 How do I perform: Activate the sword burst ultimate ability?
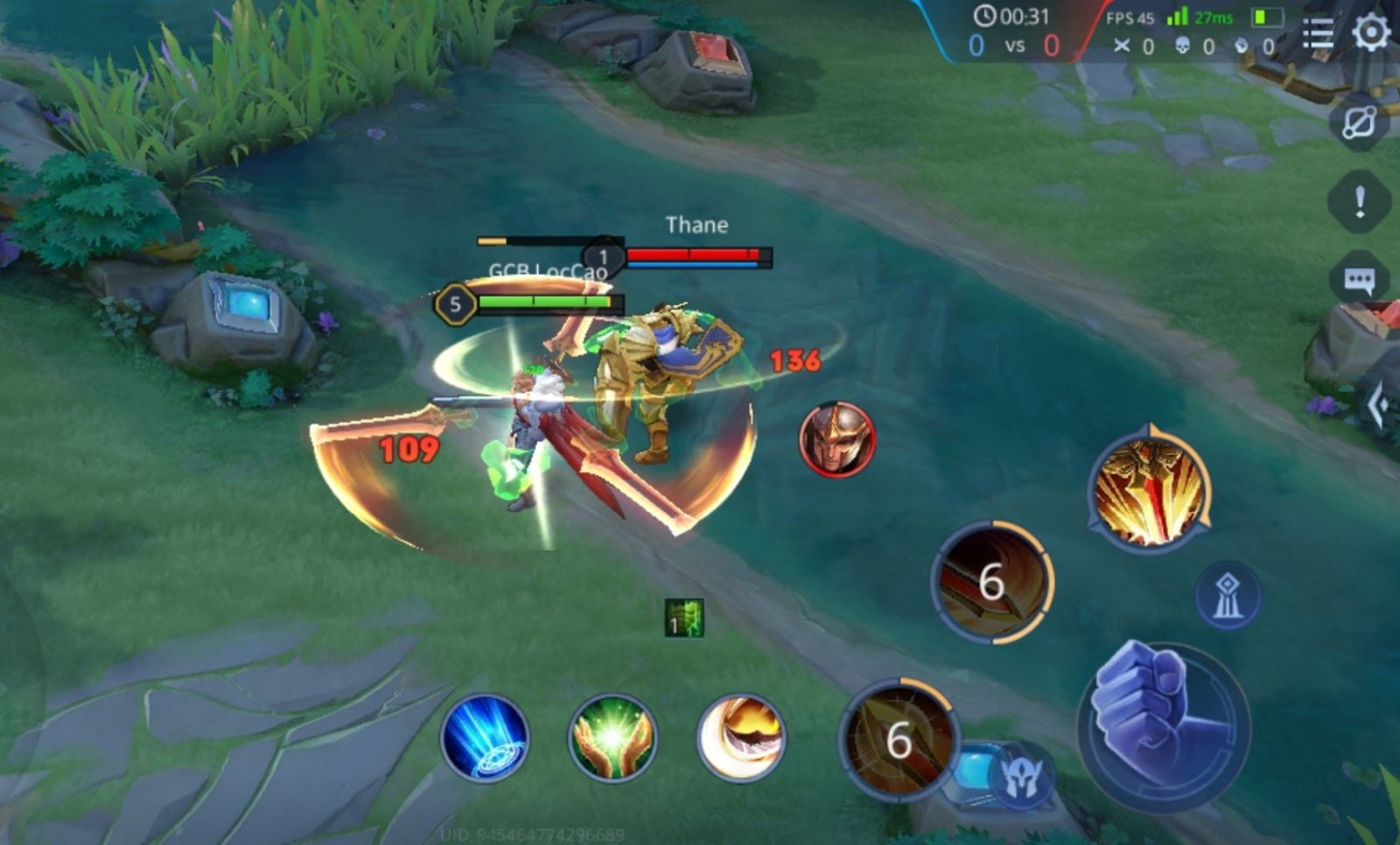click(x=1149, y=491)
